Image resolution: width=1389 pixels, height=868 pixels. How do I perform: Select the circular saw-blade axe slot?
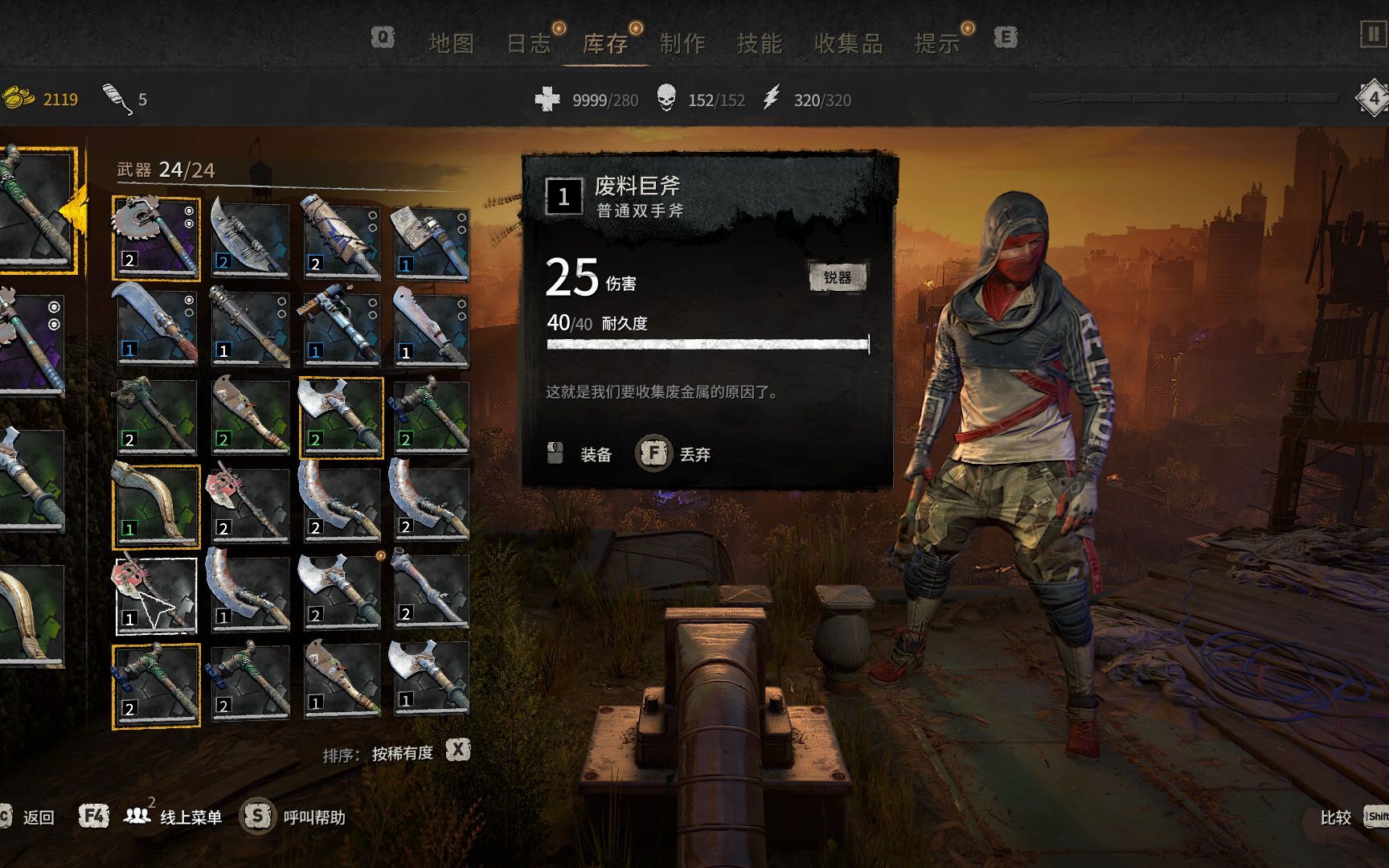pos(156,238)
